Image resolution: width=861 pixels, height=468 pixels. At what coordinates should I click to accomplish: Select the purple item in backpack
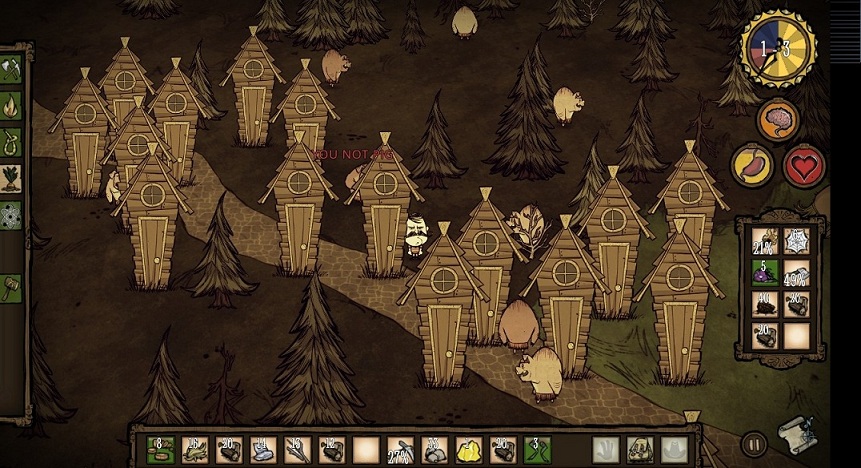765,271
